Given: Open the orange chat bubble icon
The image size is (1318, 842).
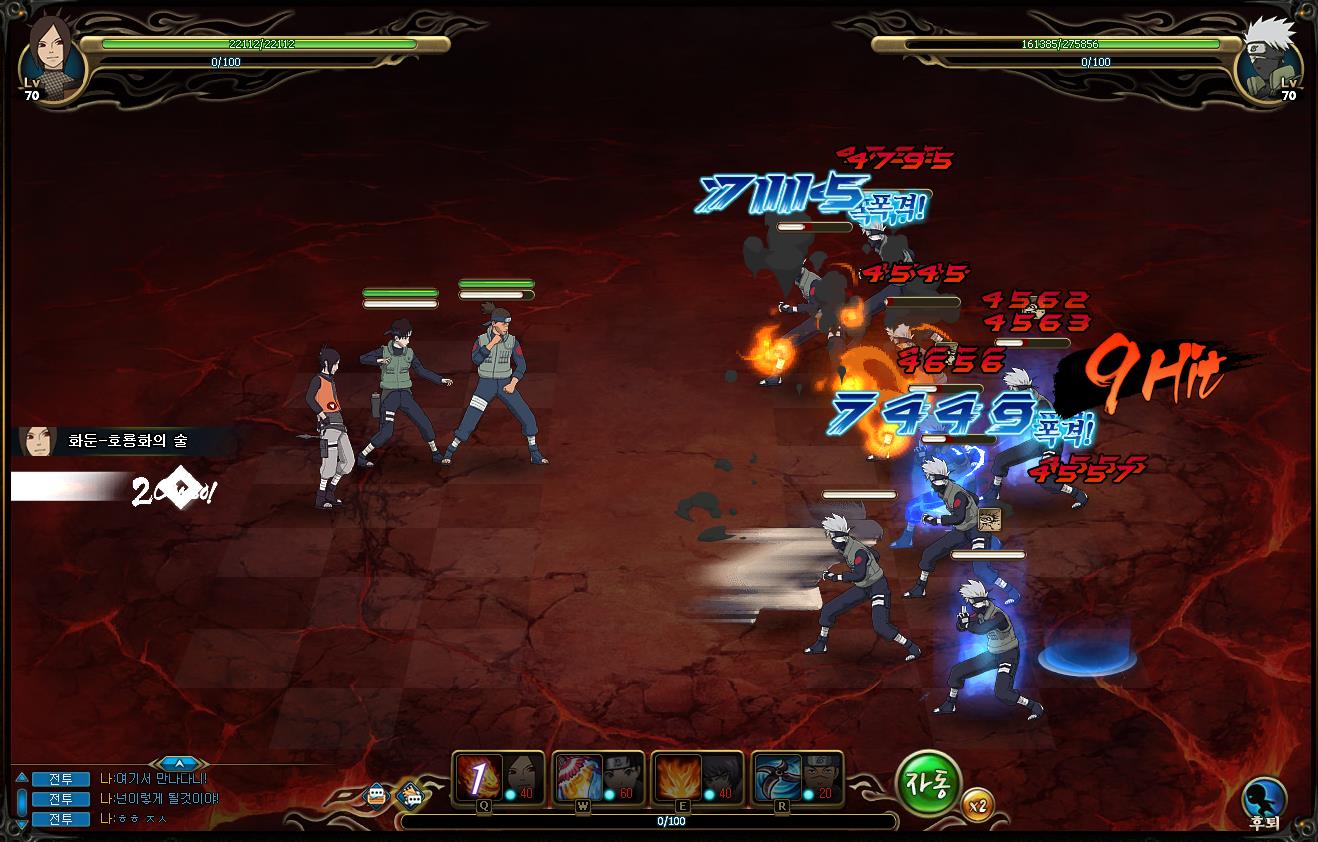Looking at the screenshot, I should pyautogui.click(x=376, y=795).
